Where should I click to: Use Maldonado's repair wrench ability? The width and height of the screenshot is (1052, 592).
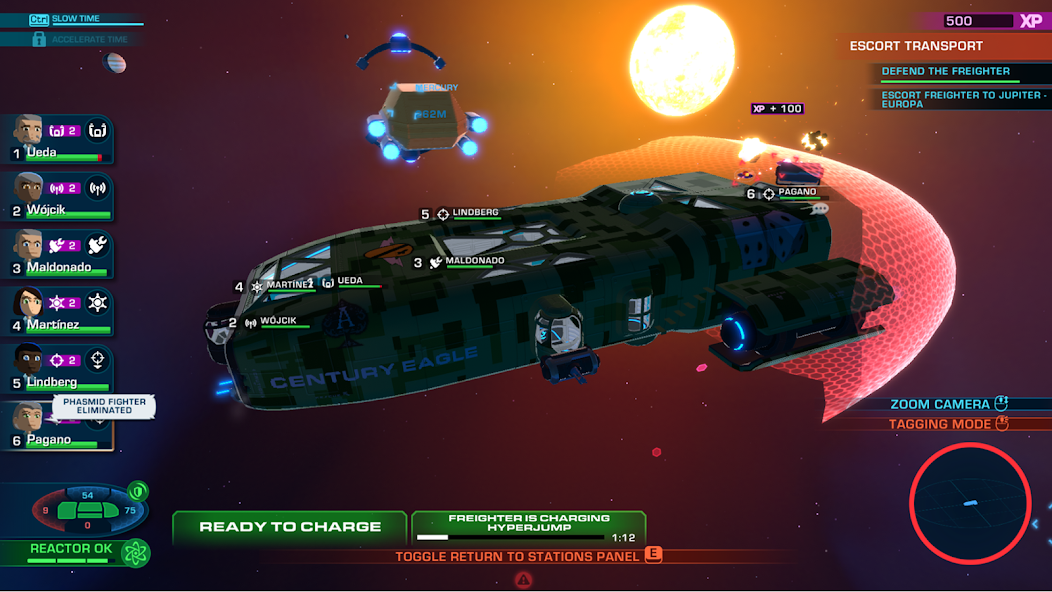(97, 244)
